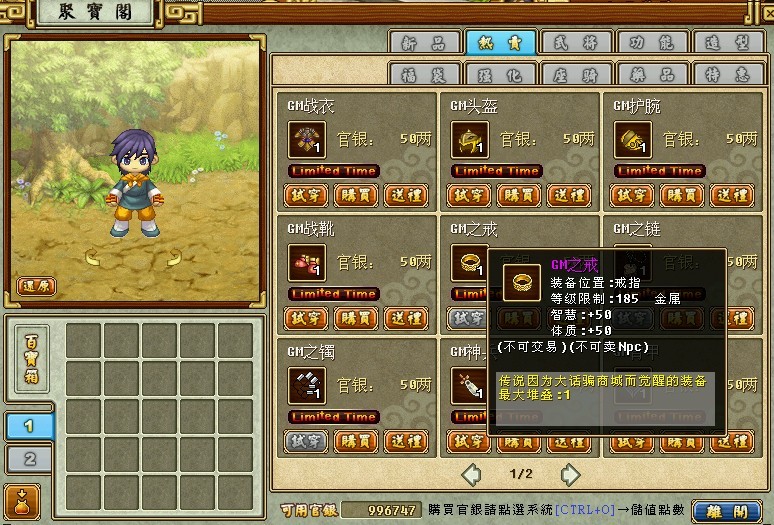
Task: Select the GM战靴 item icon
Action: coord(306,262)
